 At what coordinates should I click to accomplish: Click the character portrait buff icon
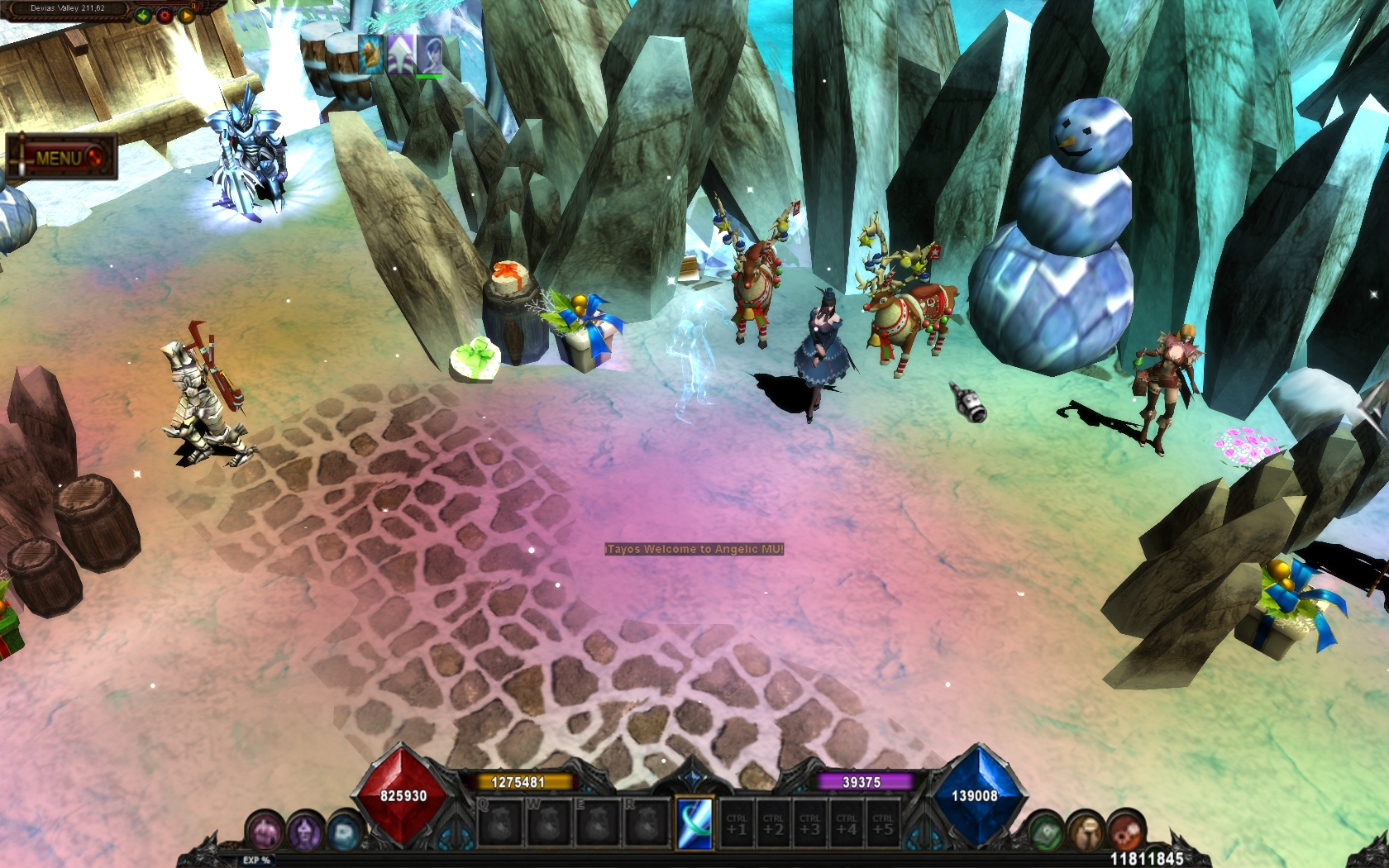(429, 55)
